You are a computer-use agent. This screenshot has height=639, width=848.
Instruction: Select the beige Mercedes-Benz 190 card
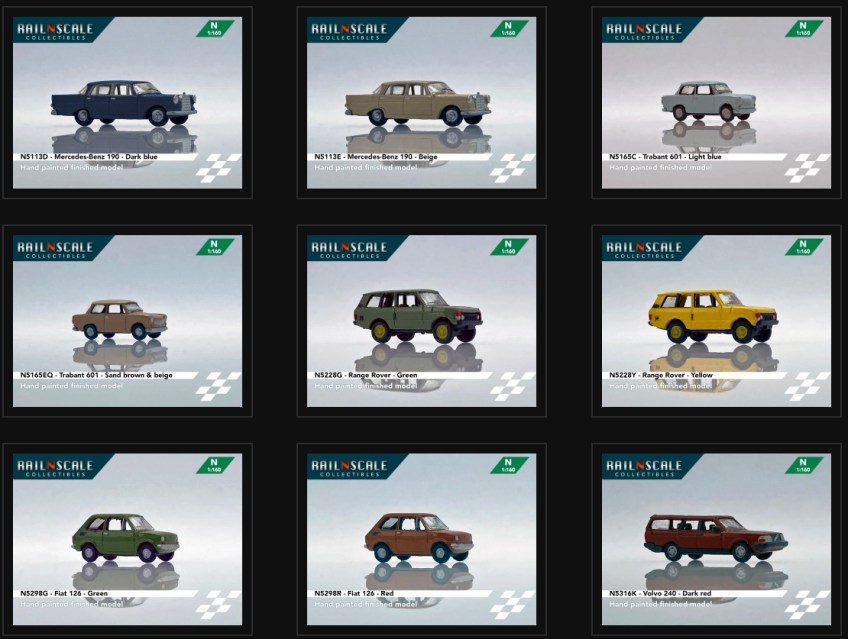[421, 103]
